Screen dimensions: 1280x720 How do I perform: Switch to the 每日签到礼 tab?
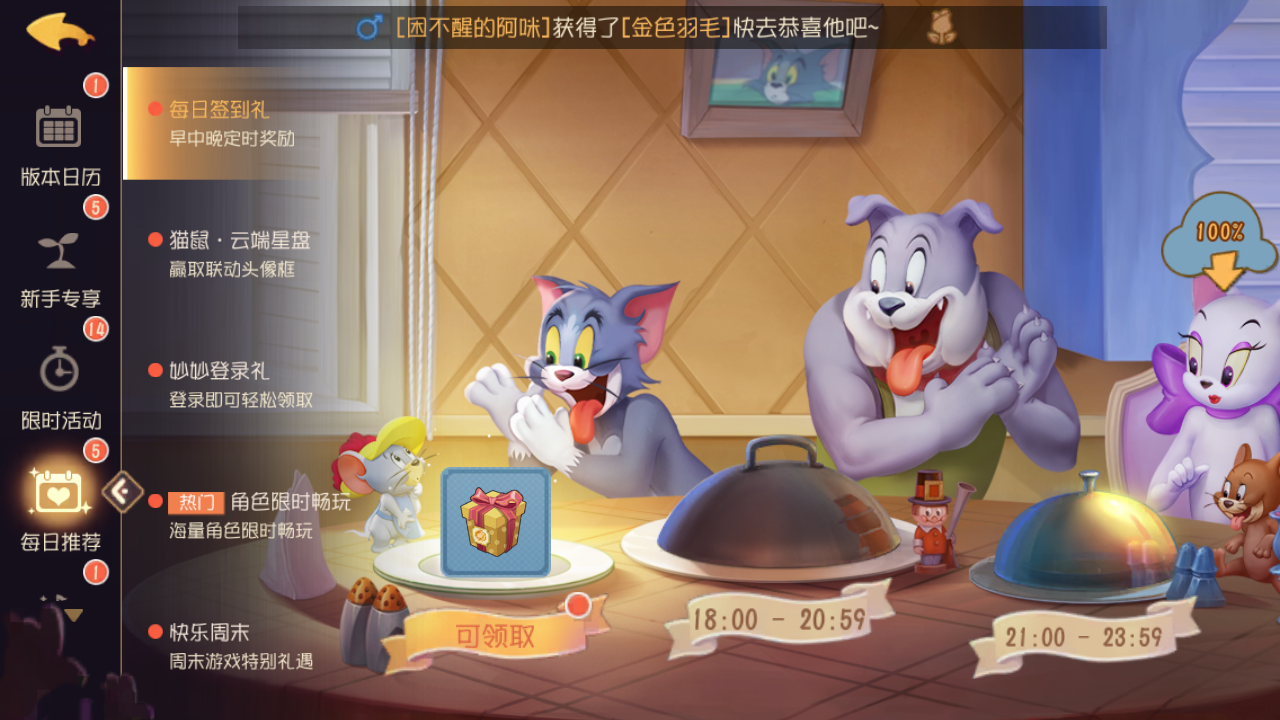click(220, 110)
